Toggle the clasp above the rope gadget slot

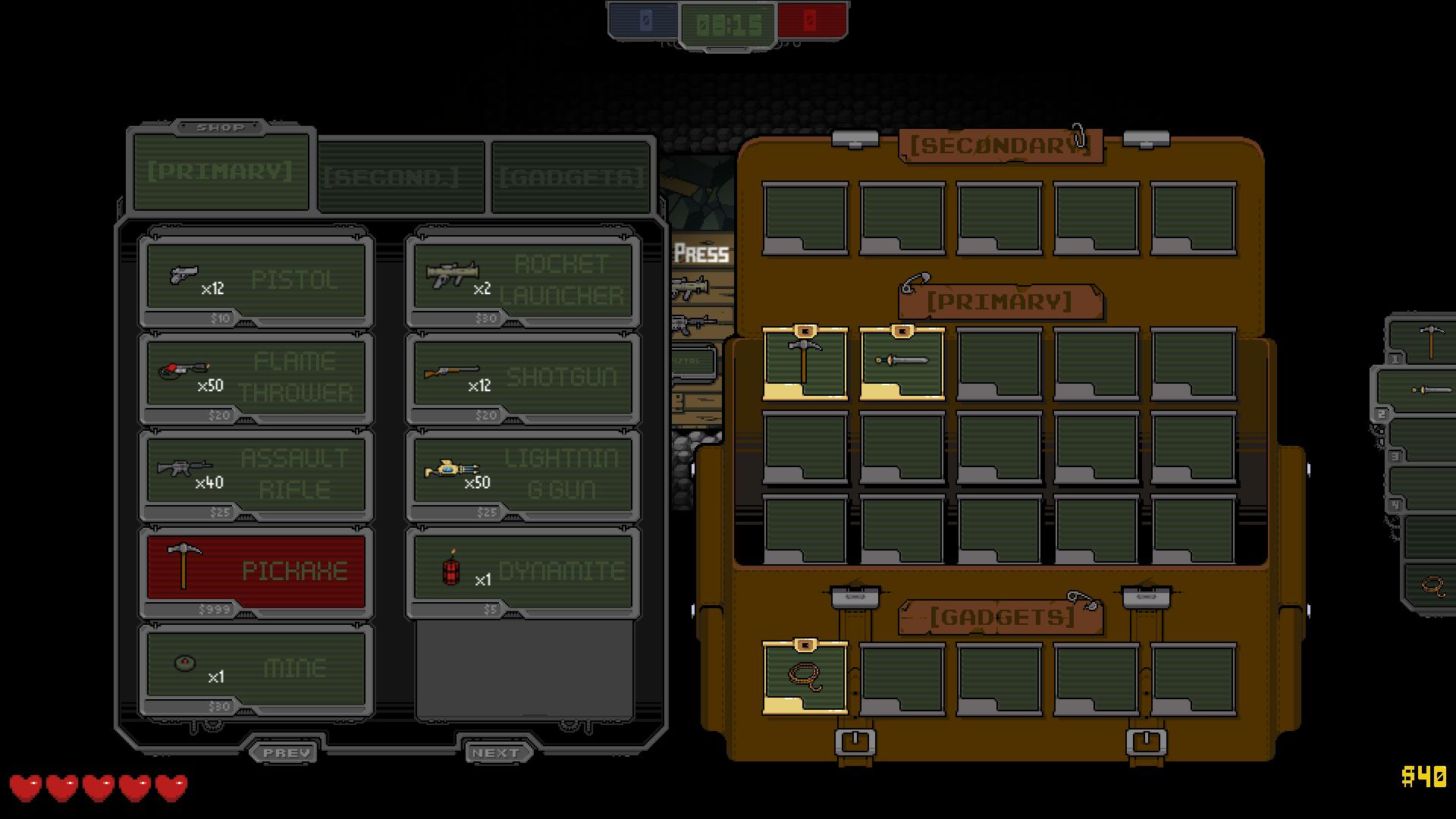[804, 645]
